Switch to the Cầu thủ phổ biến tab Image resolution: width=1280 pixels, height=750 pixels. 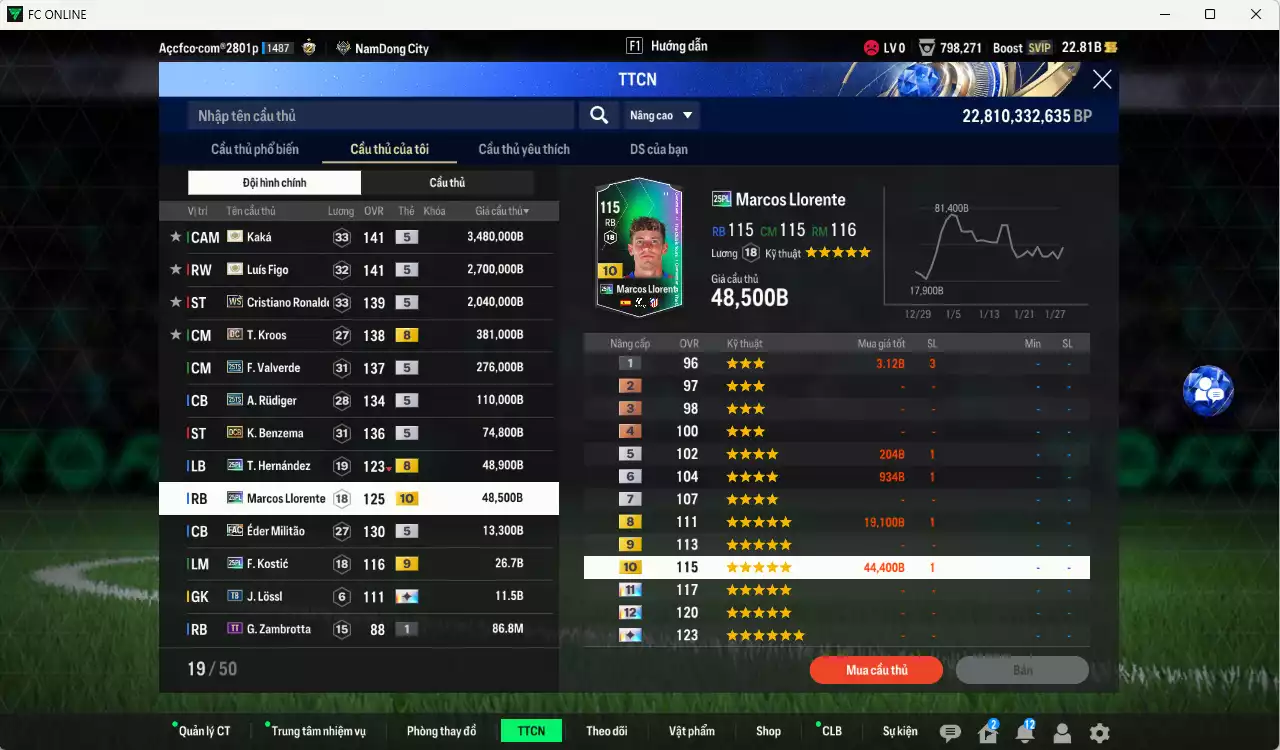[255, 150]
